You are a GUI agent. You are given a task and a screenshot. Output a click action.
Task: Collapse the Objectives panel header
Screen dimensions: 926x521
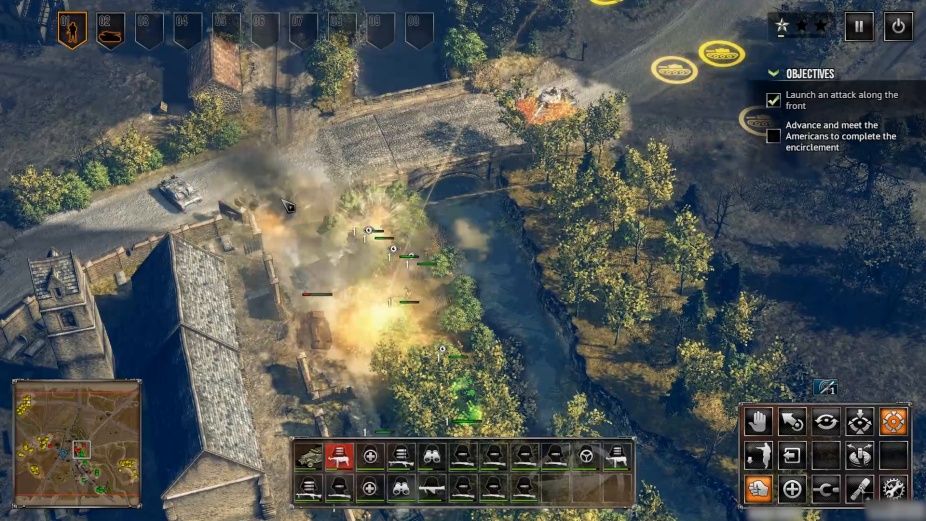click(773, 74)
